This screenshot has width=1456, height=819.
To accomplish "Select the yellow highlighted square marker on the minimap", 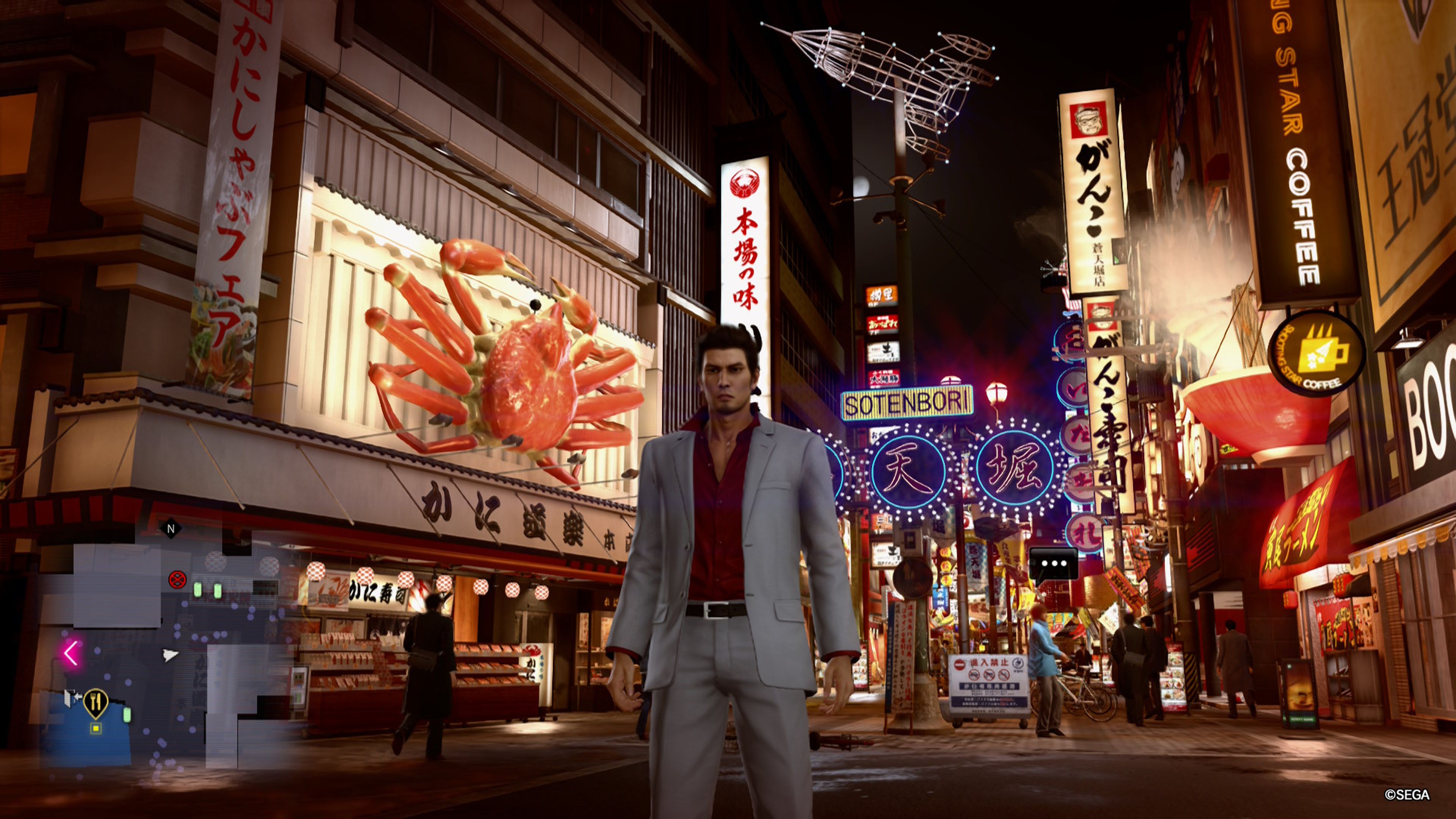I will [96, 728].
